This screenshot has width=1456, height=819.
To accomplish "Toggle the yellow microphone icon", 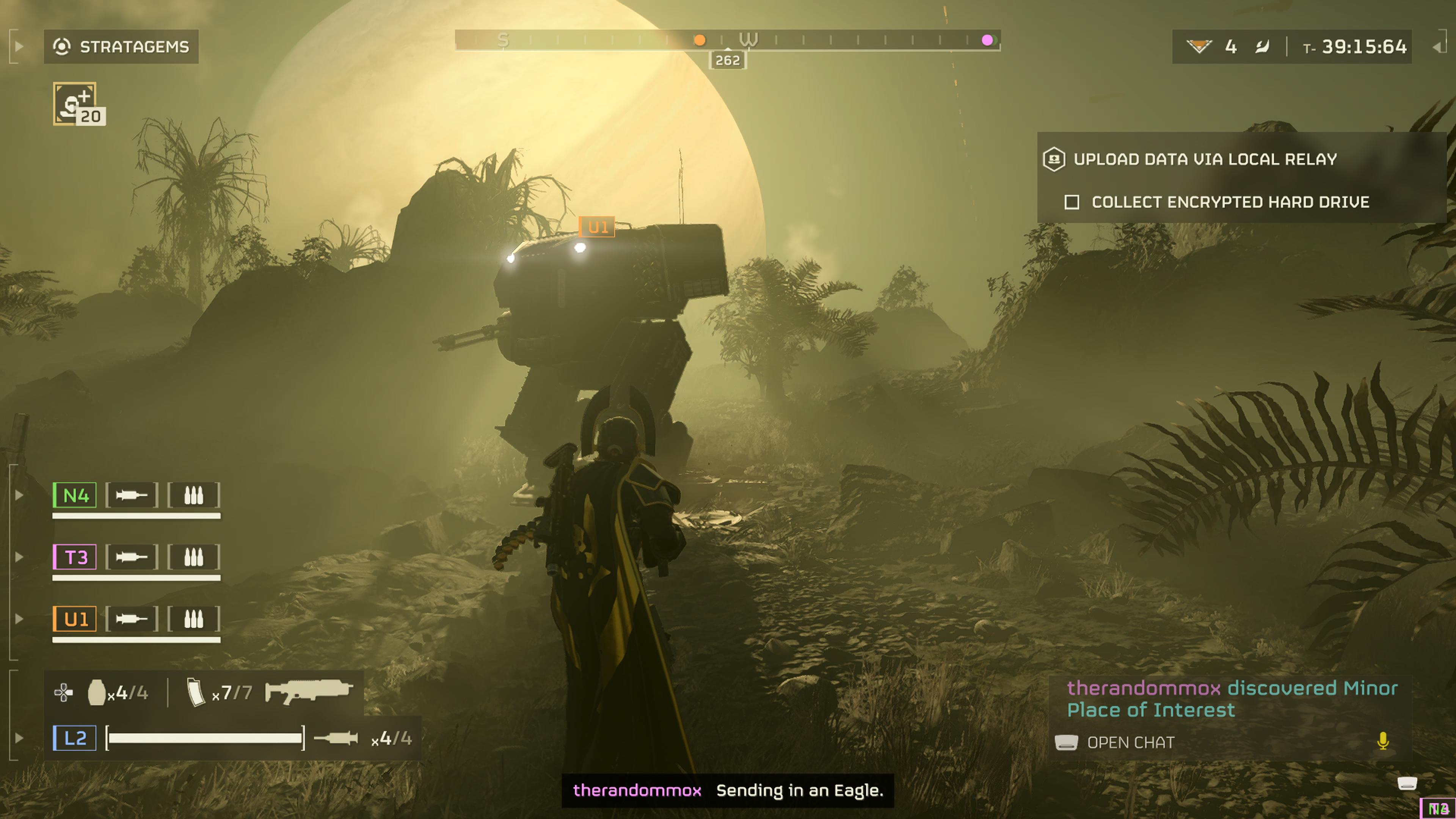I will click(x=1382, y=741).
